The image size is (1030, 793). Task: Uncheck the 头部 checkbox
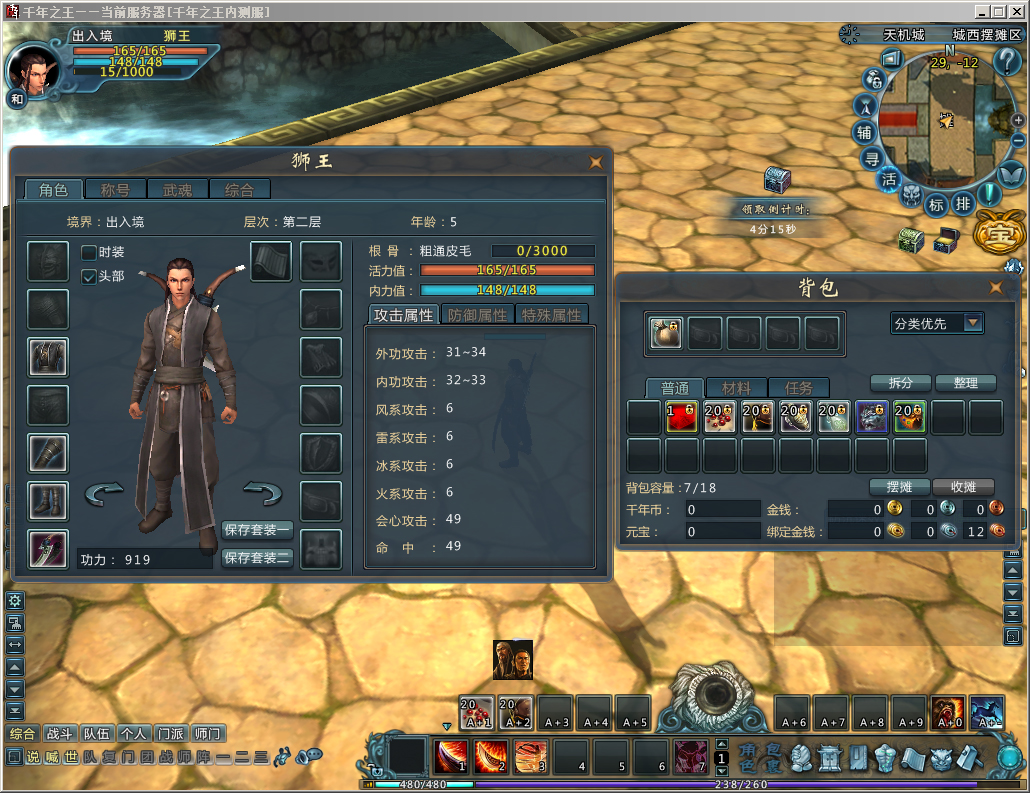[x=89, y=276]
